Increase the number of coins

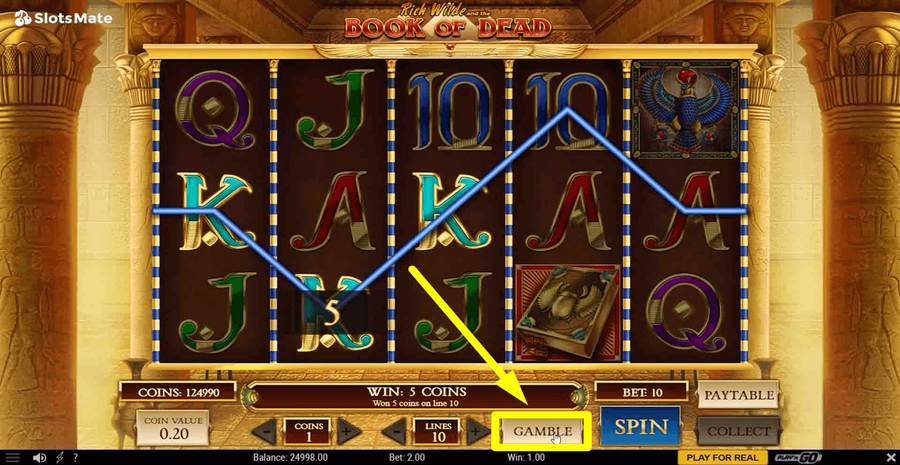344,433
